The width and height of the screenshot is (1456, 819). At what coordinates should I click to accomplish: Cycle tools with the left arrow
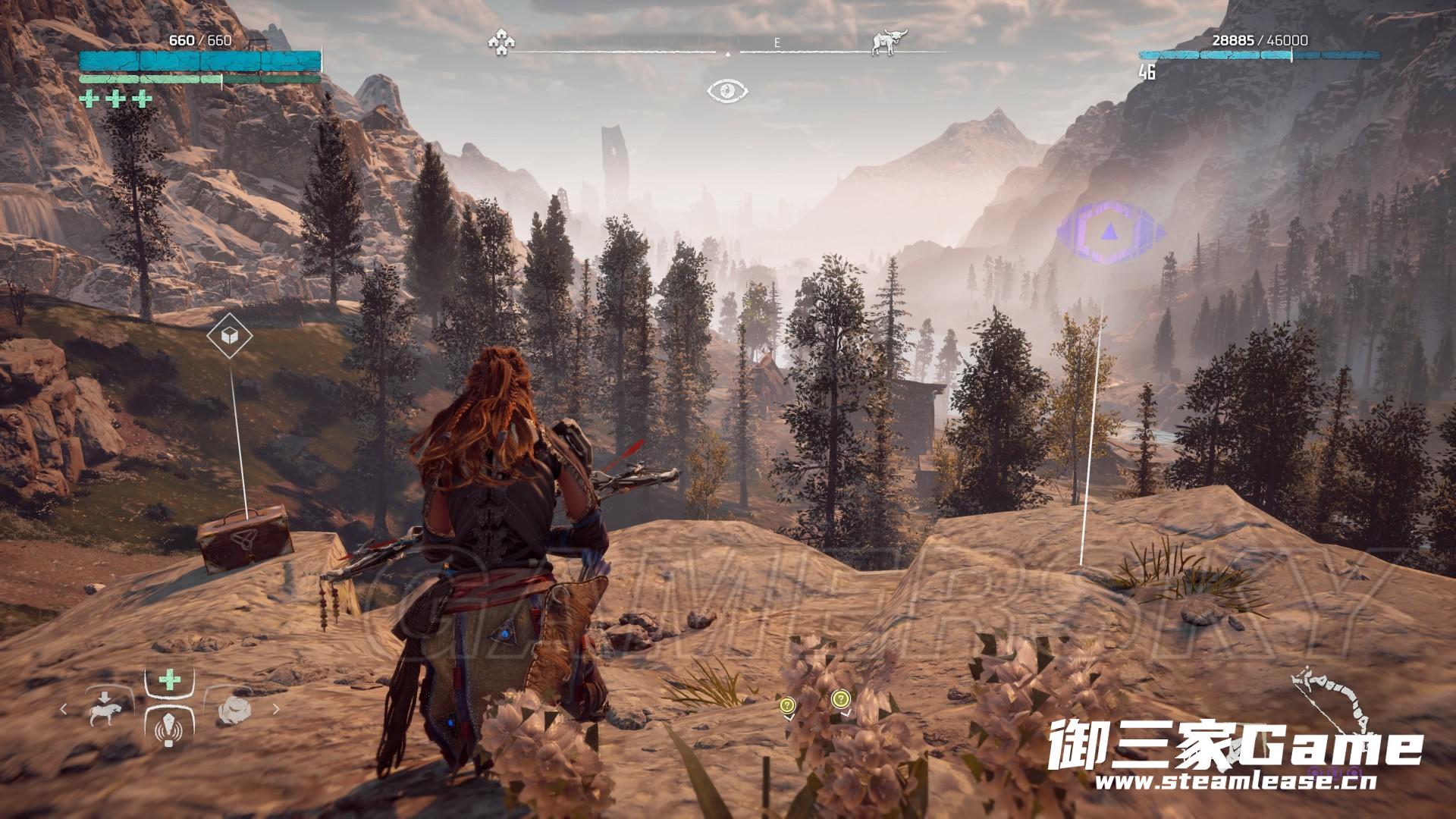click(64, 710)
